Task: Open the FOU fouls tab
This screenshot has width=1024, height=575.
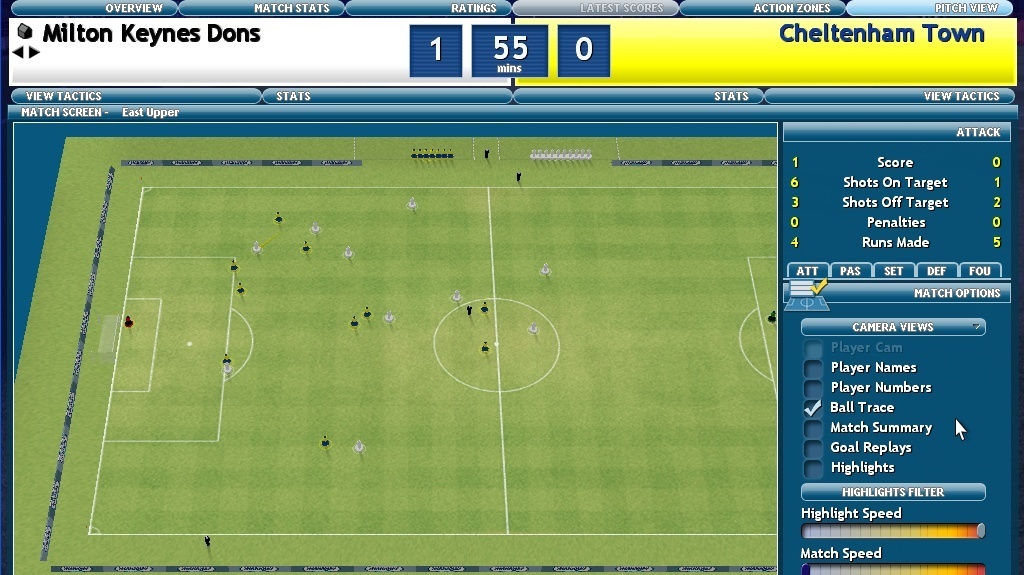Action: click(x=979, y=271)
